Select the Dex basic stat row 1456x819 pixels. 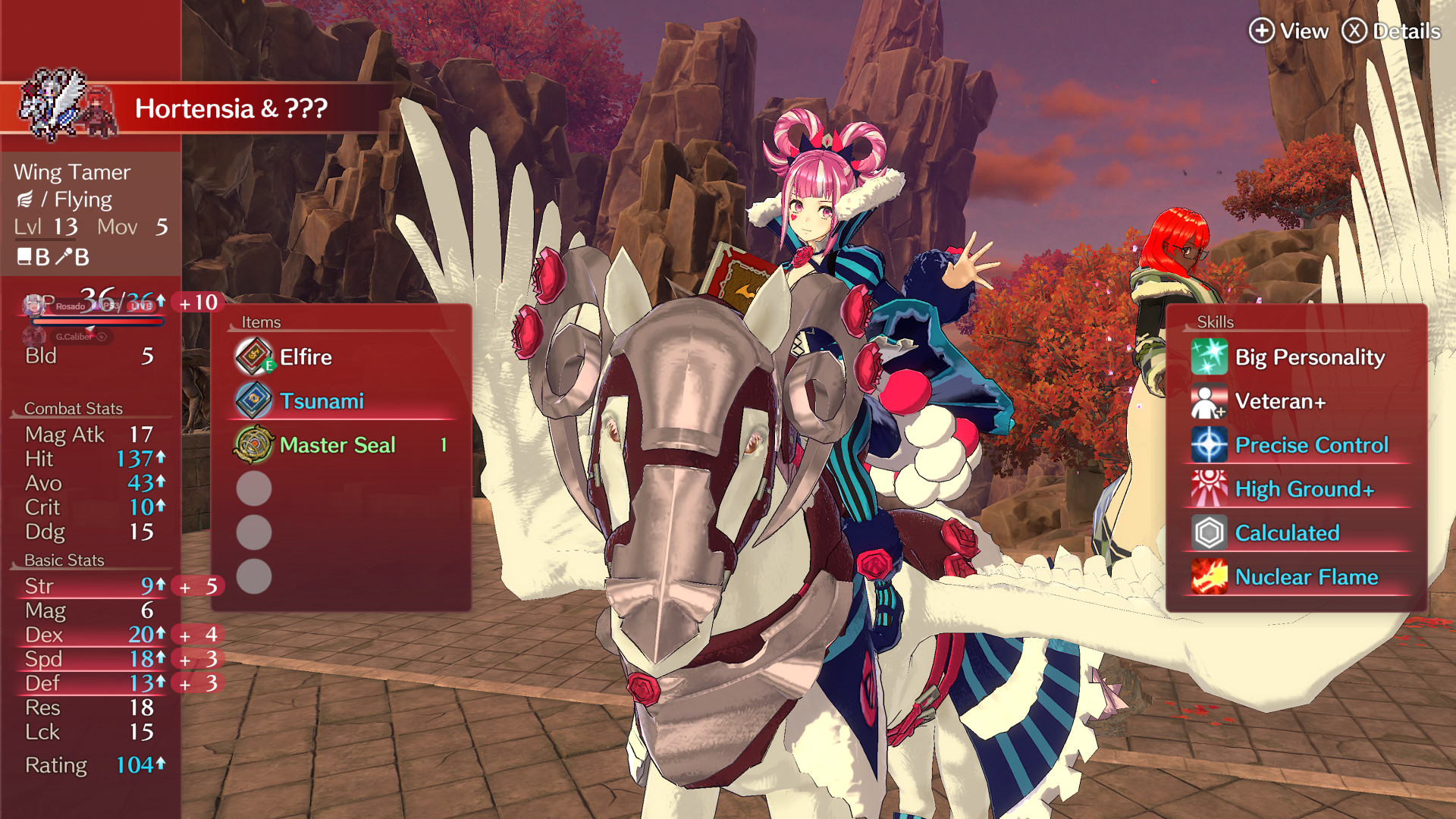click(94, 635)
